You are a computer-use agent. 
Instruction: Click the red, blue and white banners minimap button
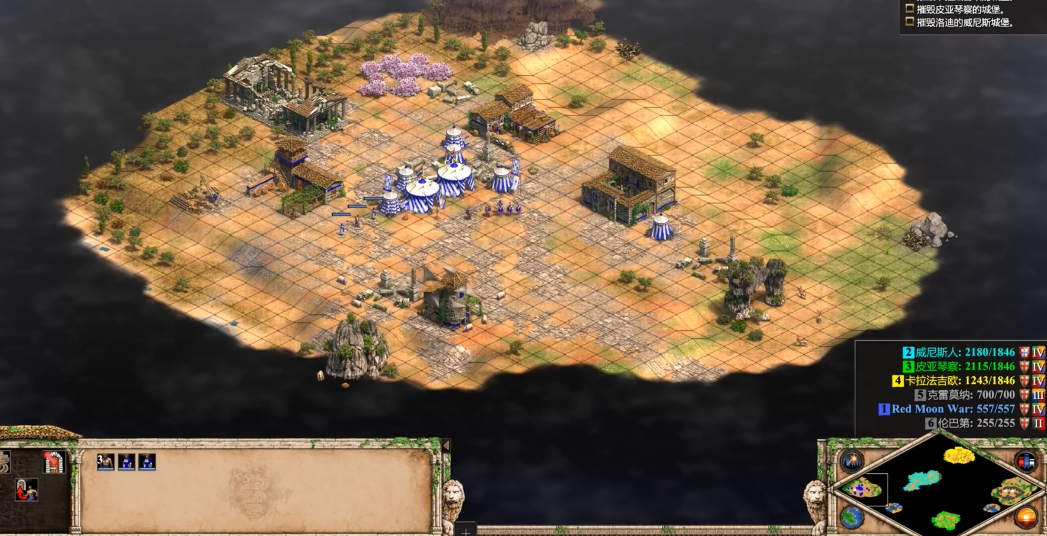tap(1025, 461)
